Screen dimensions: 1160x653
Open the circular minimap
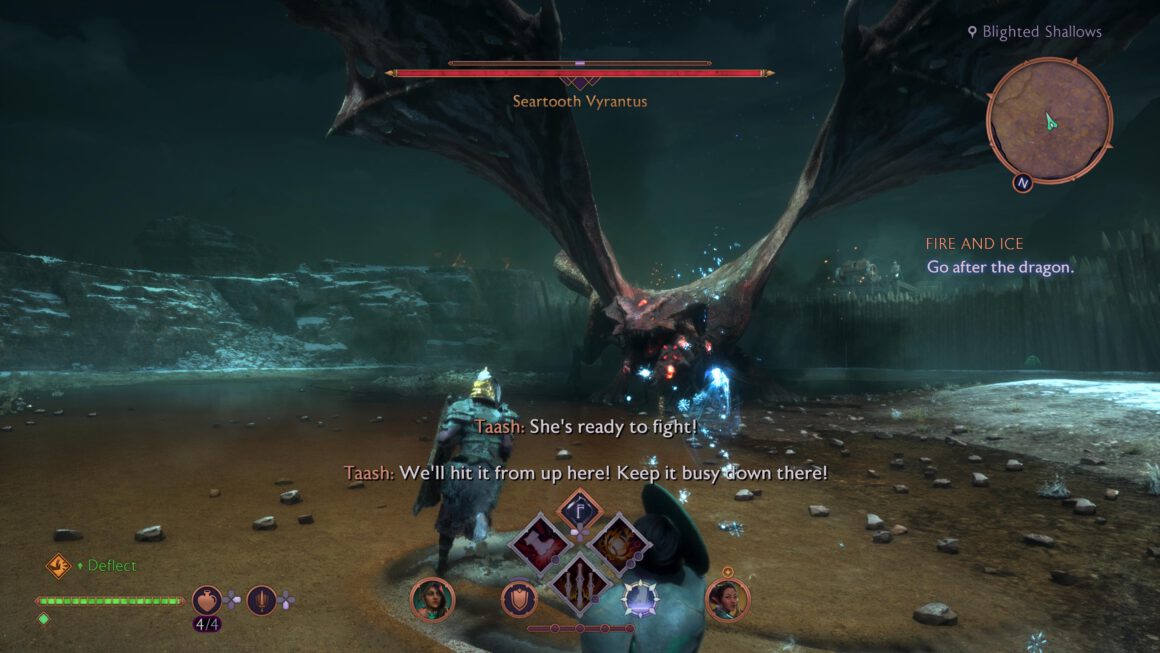[1049, 121]
